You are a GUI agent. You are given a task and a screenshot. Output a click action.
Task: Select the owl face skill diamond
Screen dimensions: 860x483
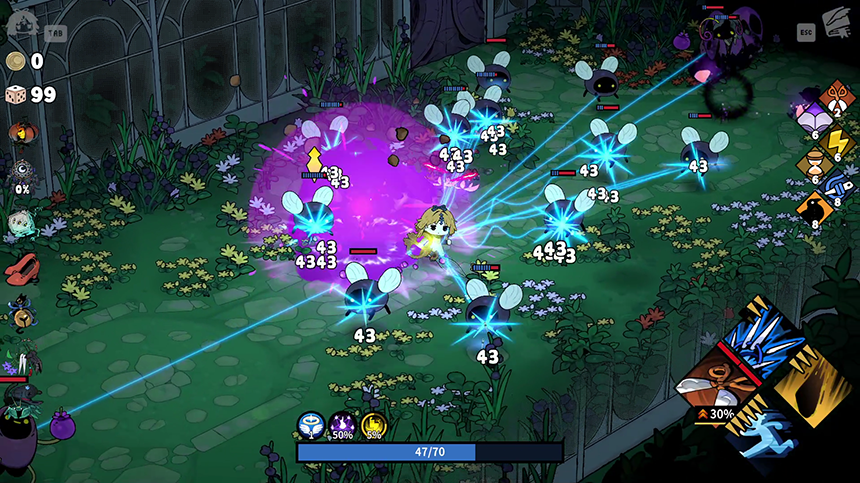[838, 98]
